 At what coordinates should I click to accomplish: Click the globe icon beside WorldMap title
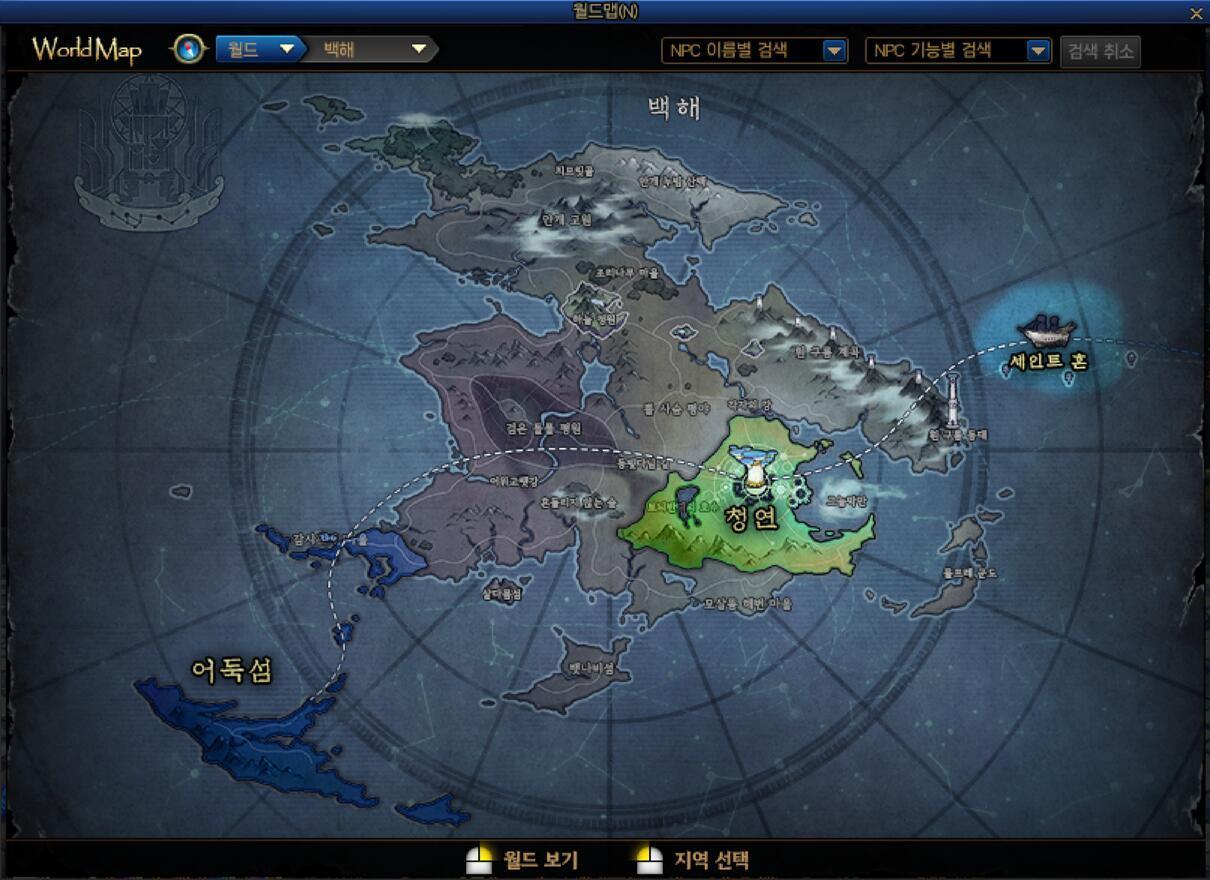click(x=188, y=49)
